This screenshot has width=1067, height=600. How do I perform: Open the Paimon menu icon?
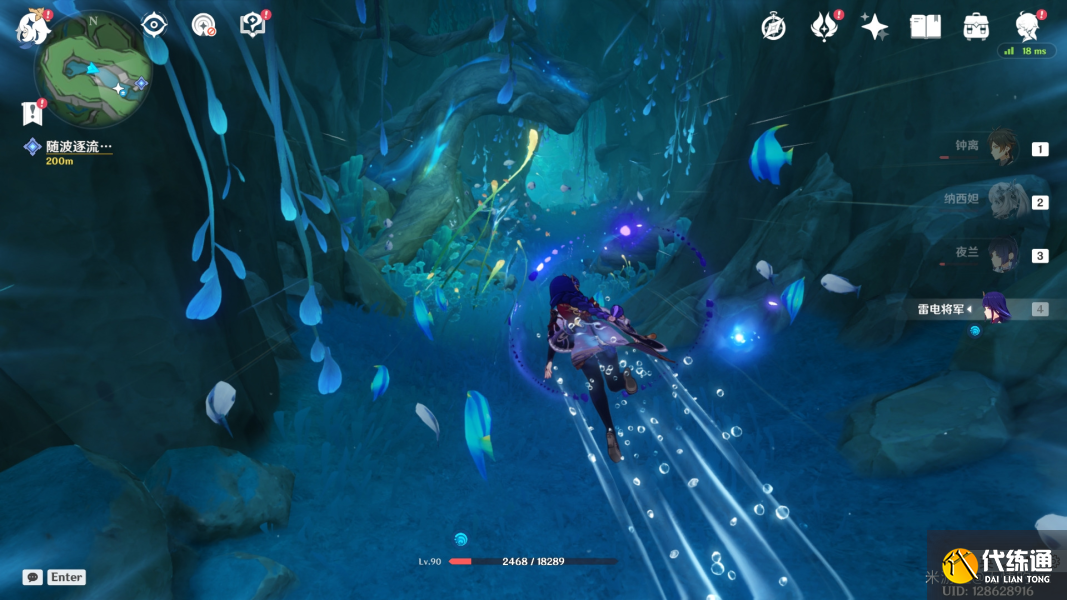click(32, 27)
